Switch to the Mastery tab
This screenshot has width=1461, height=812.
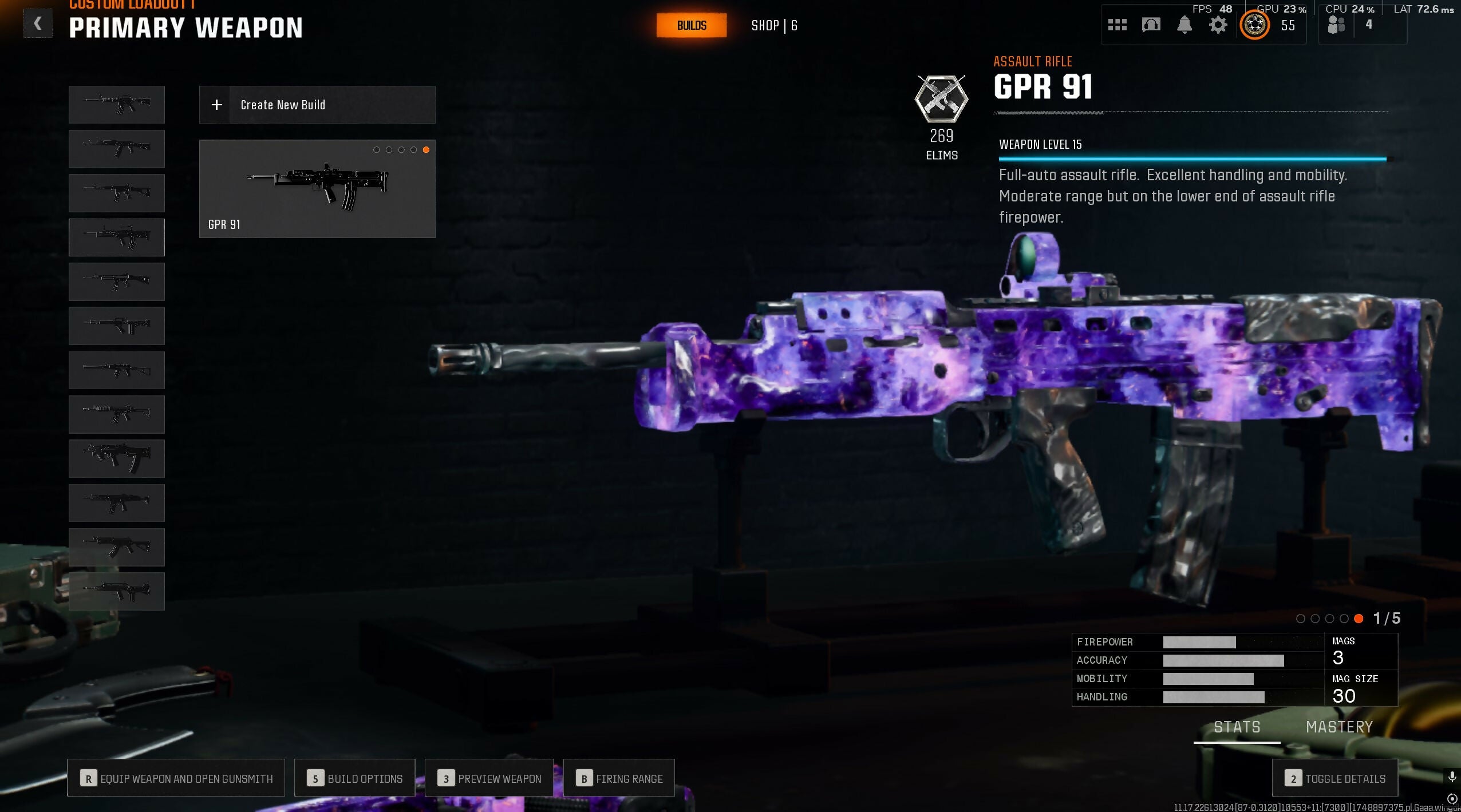coord(1339,727)
